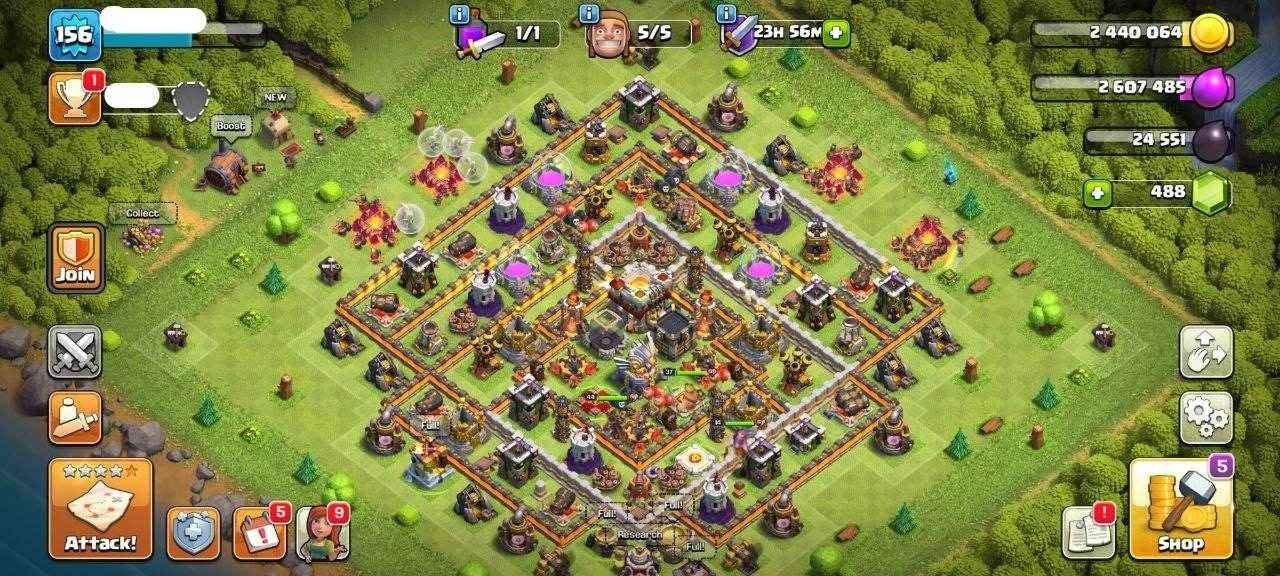This screenshot has width=1280, height=576.
Task: Open the Attack! map button
Action: pyautogui.click(x=100, y=509)
